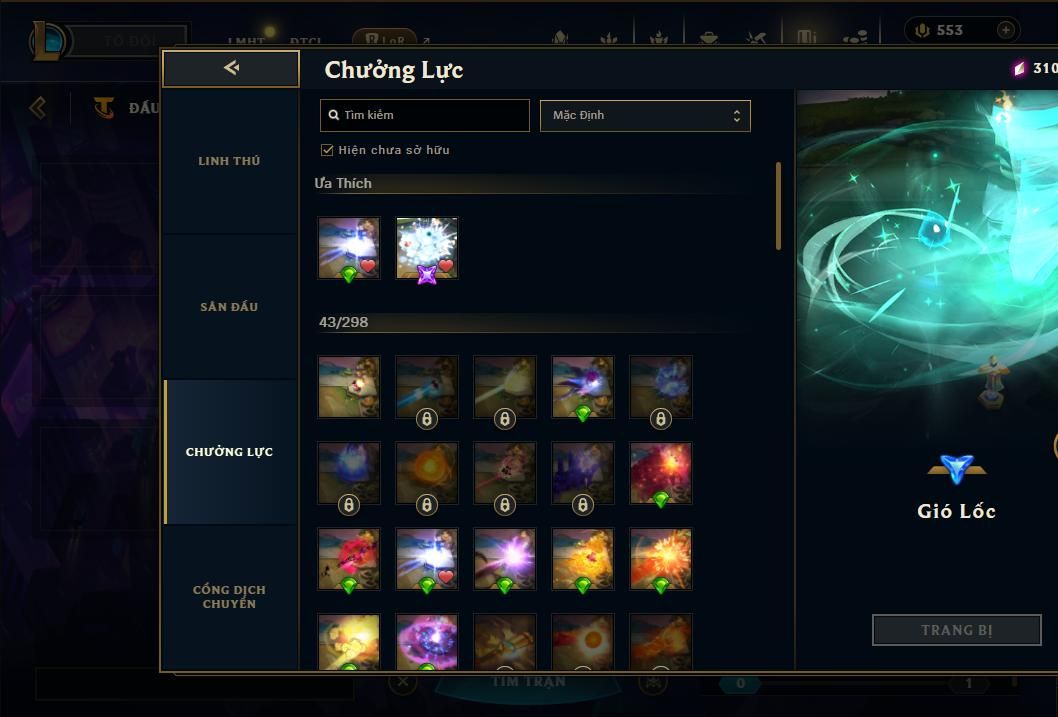This screenshot has width=1058, height=717.
Task: Toggle the Hiện chưa sở hữu checkbox
Action: click(x=327, y=150)
